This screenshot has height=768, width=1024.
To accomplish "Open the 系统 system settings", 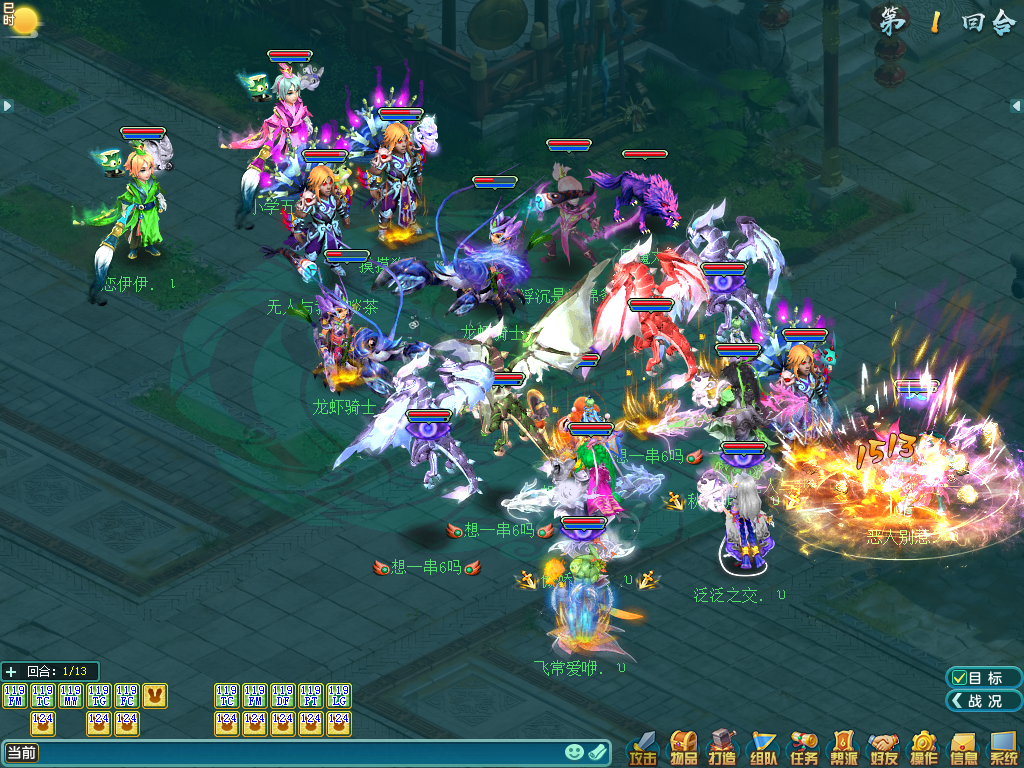I will (1003, 748).
